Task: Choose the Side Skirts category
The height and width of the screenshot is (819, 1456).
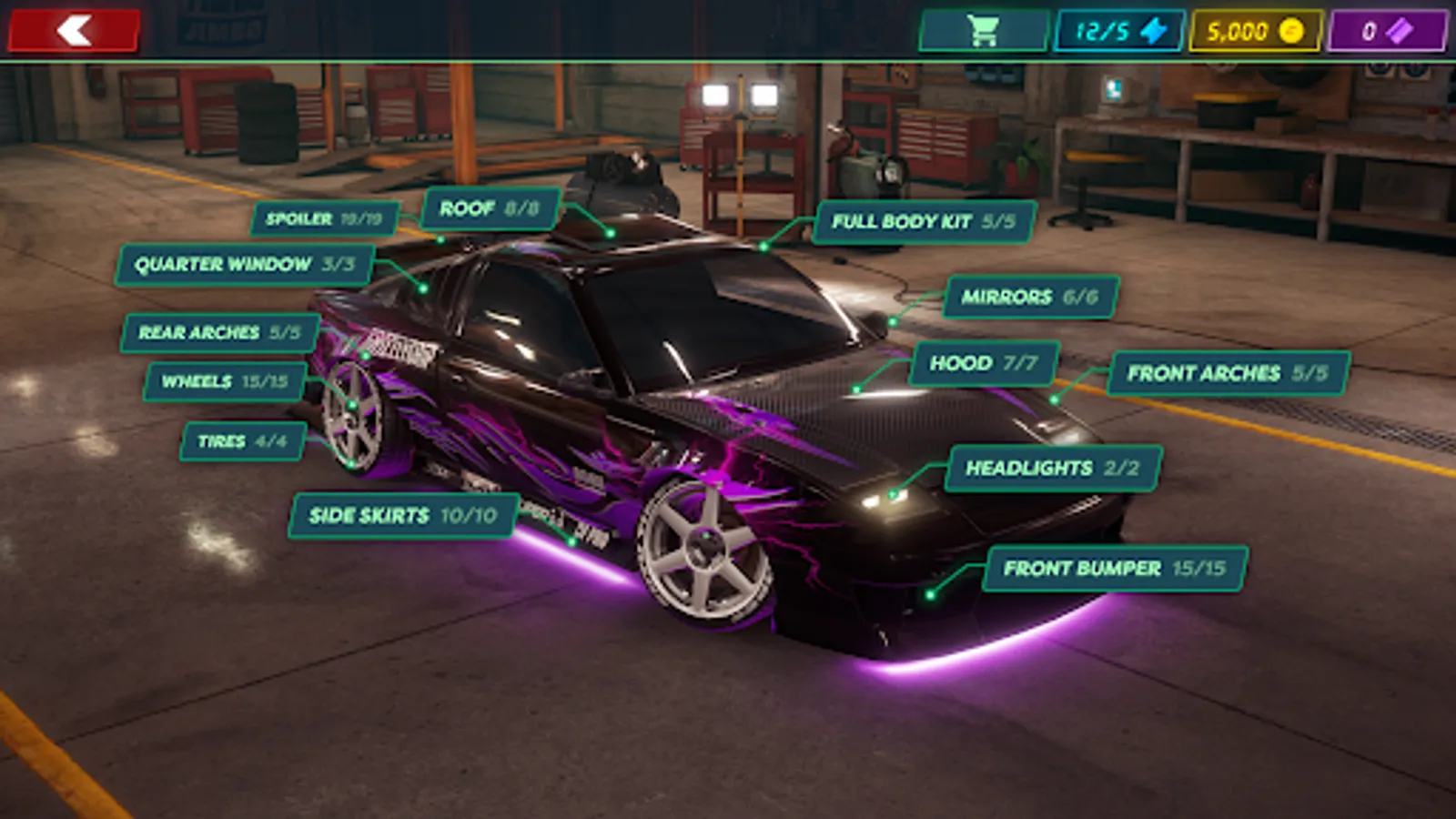Action: pyautogui.click(x=403, y=516)
